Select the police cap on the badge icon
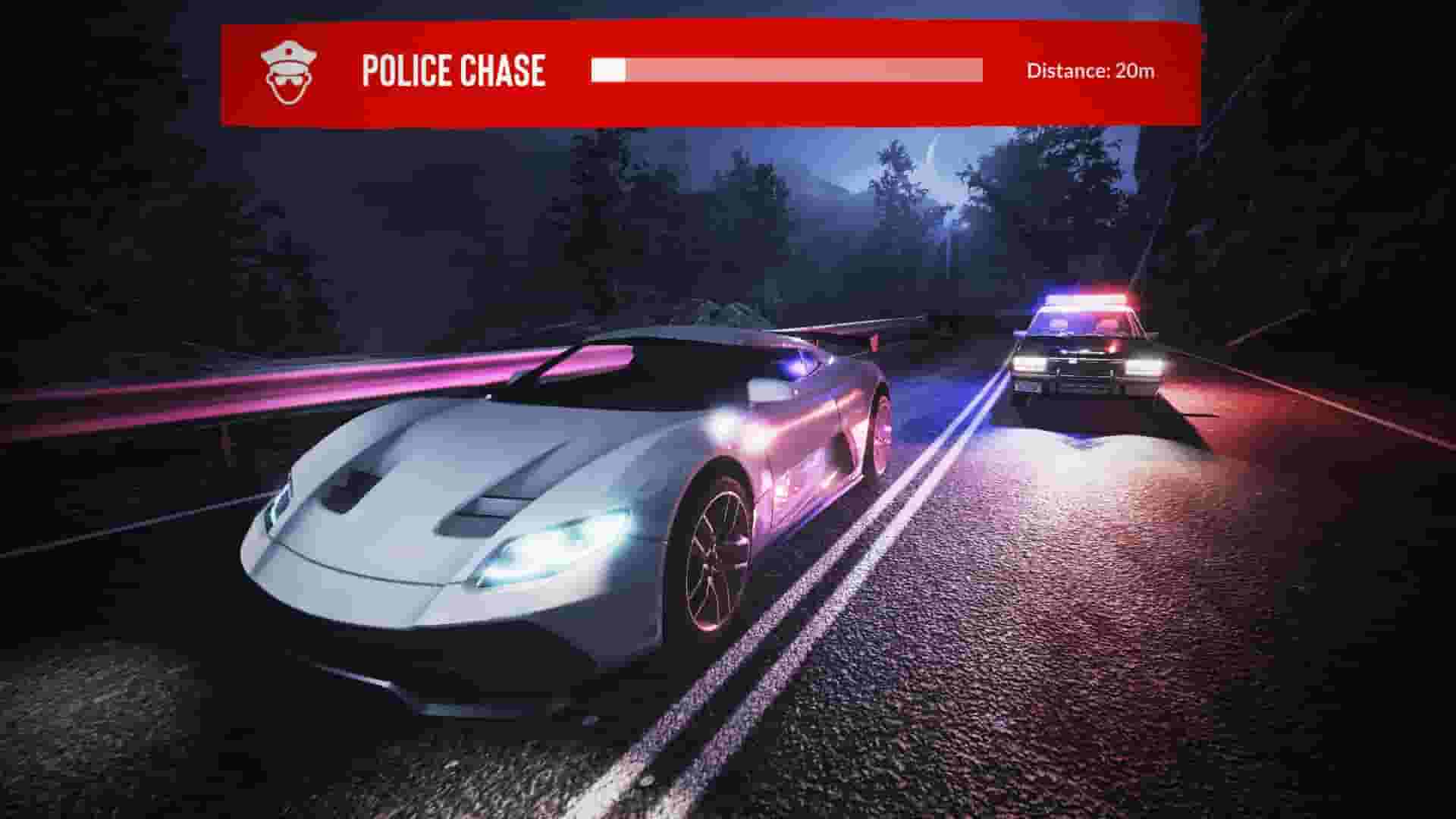 (x=290, y=52)
